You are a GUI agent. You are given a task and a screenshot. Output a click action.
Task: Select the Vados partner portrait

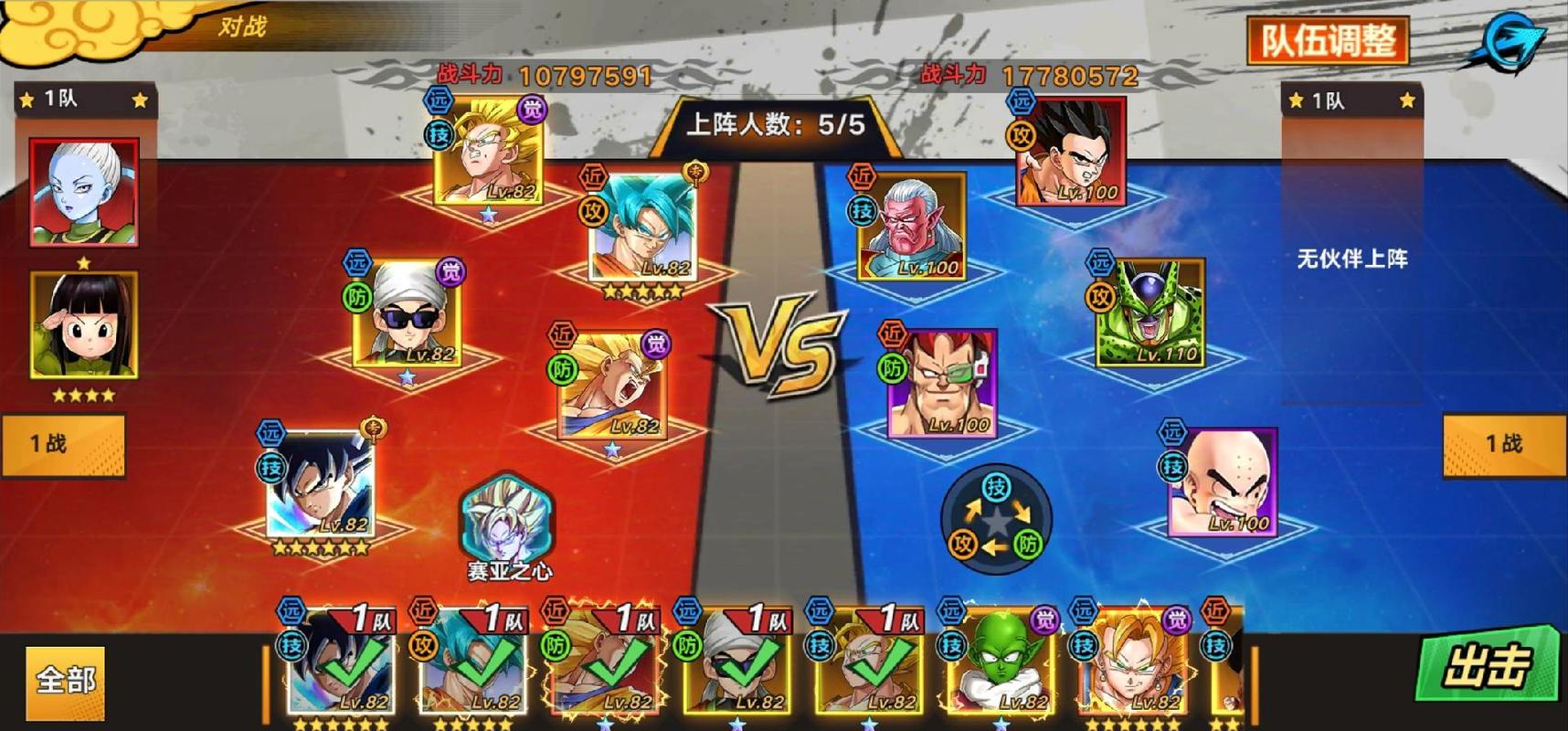point(84,192)
